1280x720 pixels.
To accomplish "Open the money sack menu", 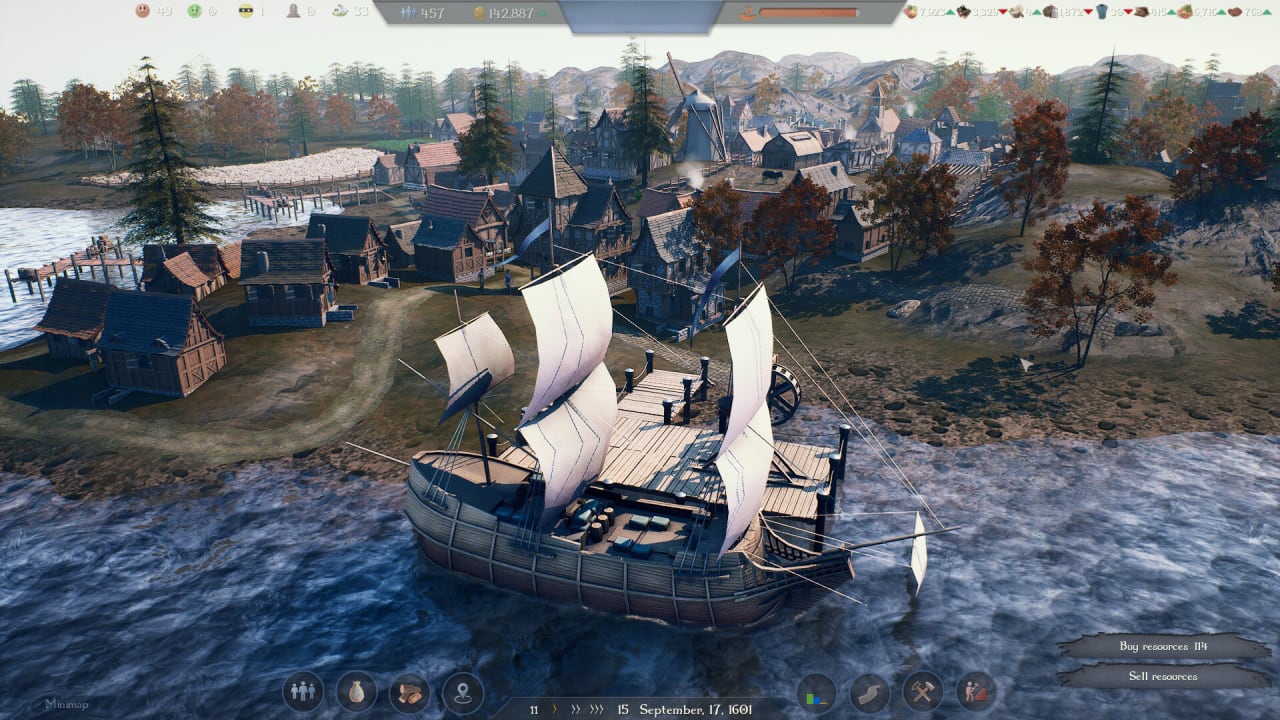I will pyautogui.click(x=356, y=692).
